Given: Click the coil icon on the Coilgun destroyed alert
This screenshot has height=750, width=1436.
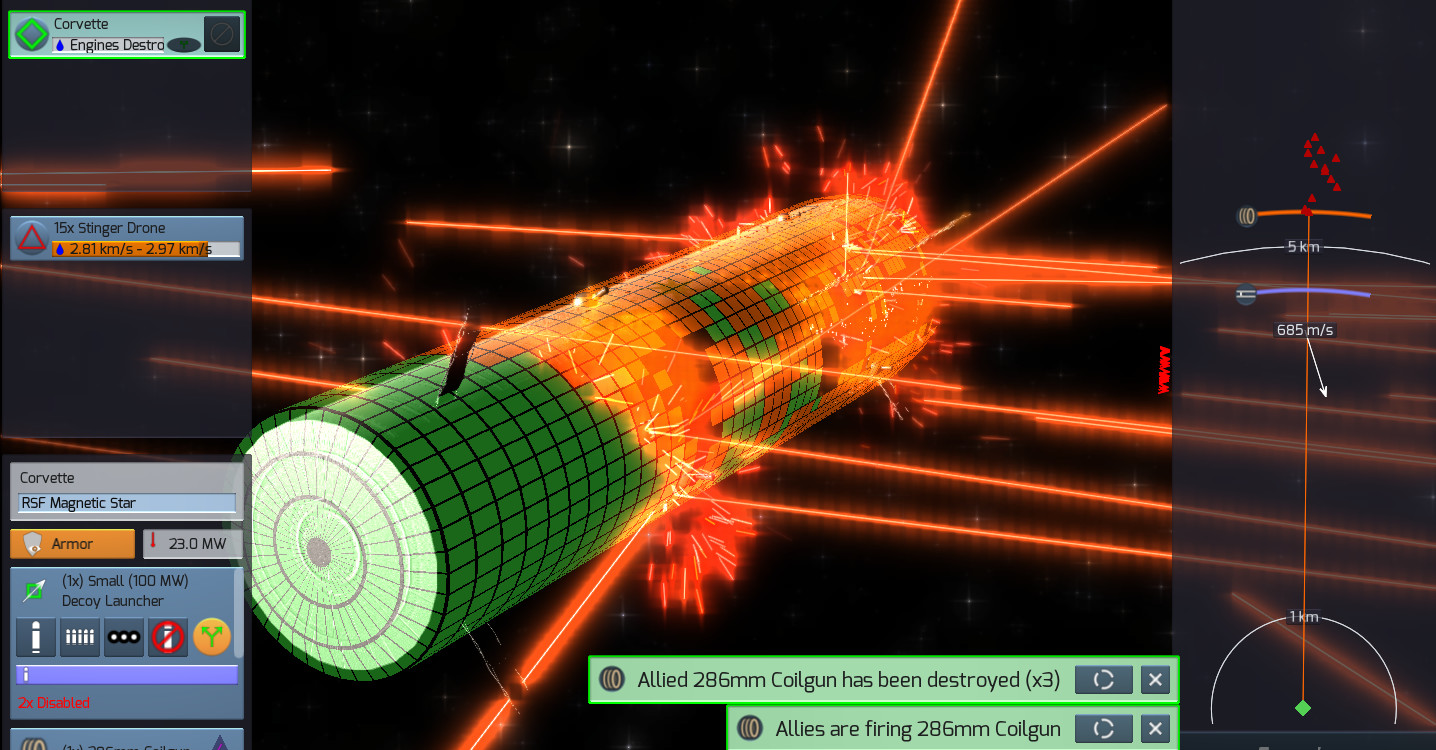Looking at the screenshot, I should pos(614,680).
